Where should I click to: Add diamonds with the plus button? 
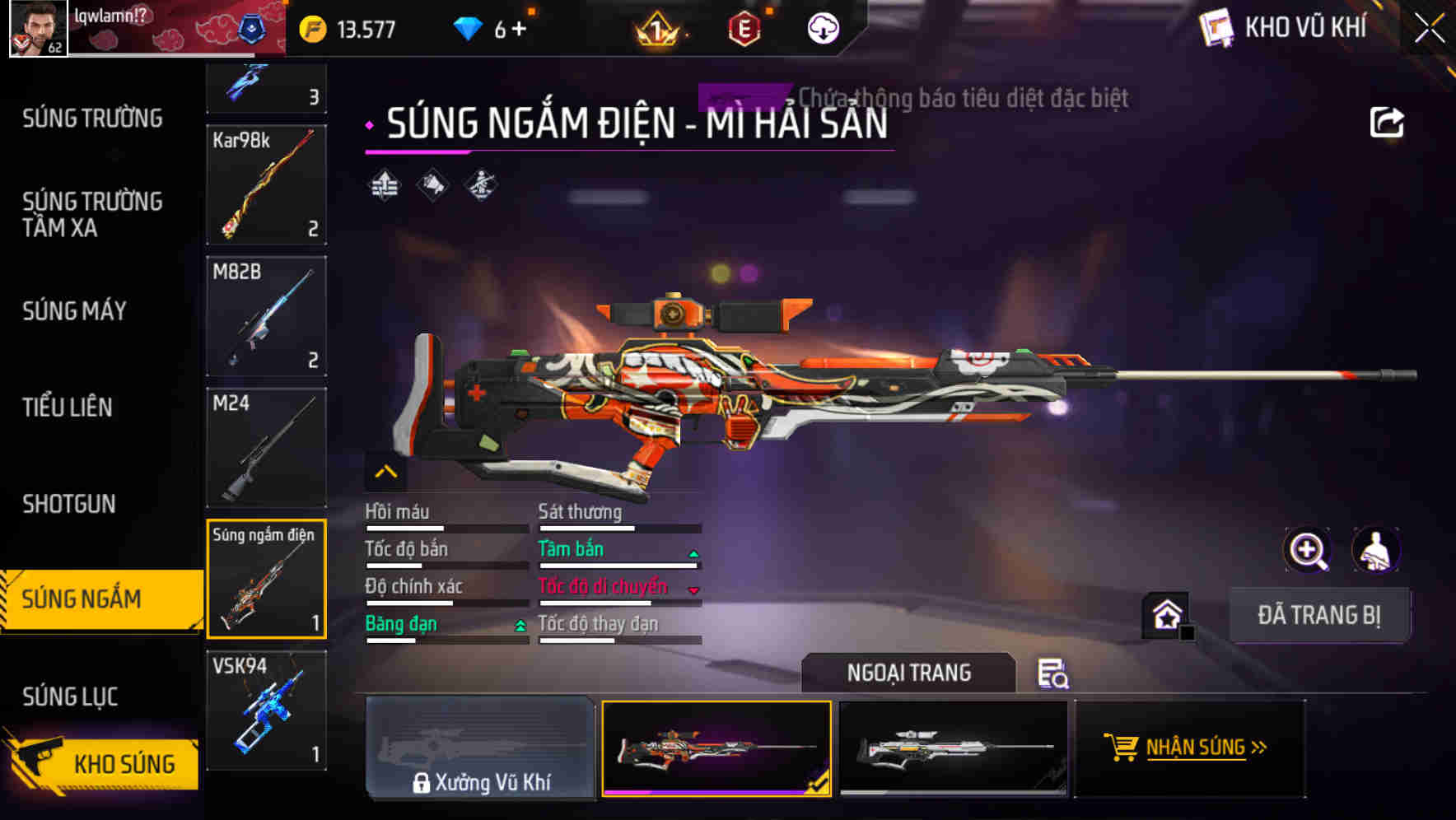click(519, 29)
